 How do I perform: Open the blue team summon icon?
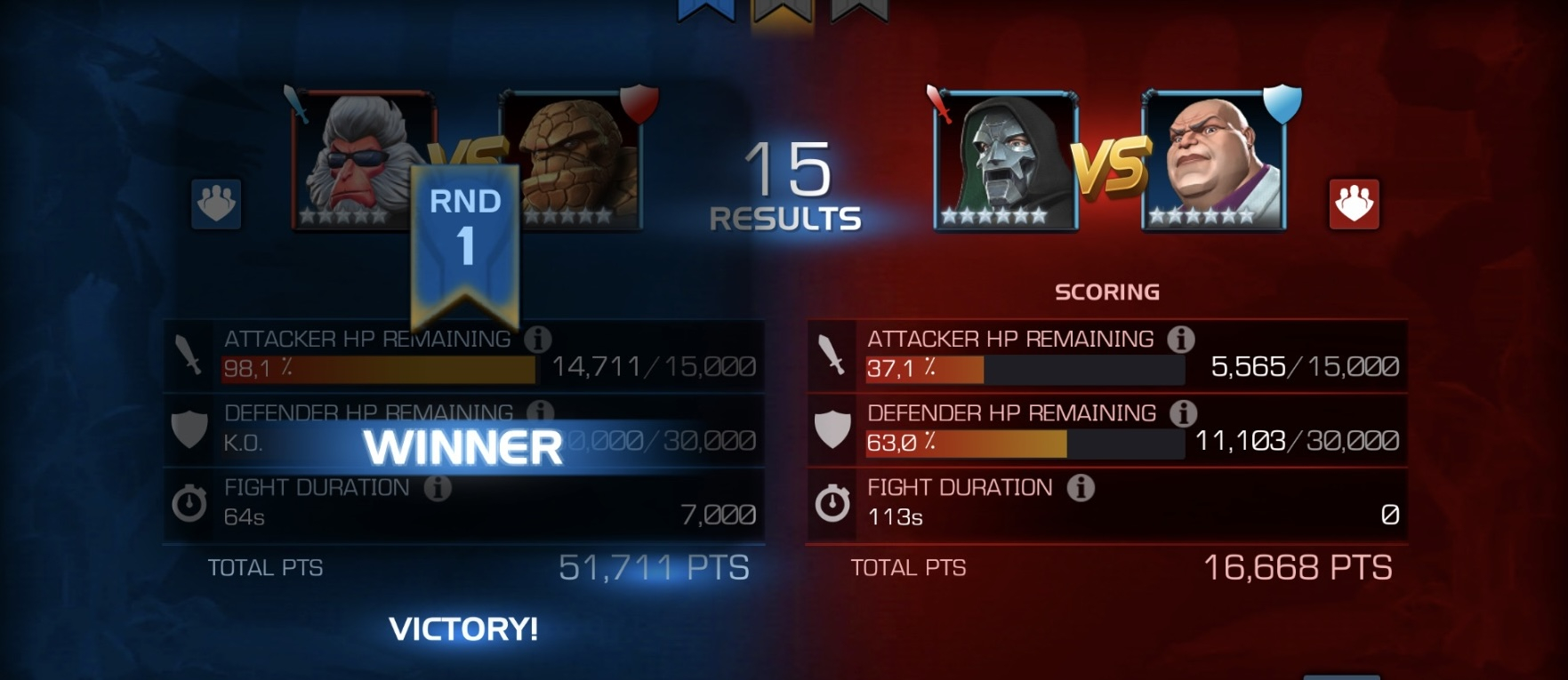[217, 203]
